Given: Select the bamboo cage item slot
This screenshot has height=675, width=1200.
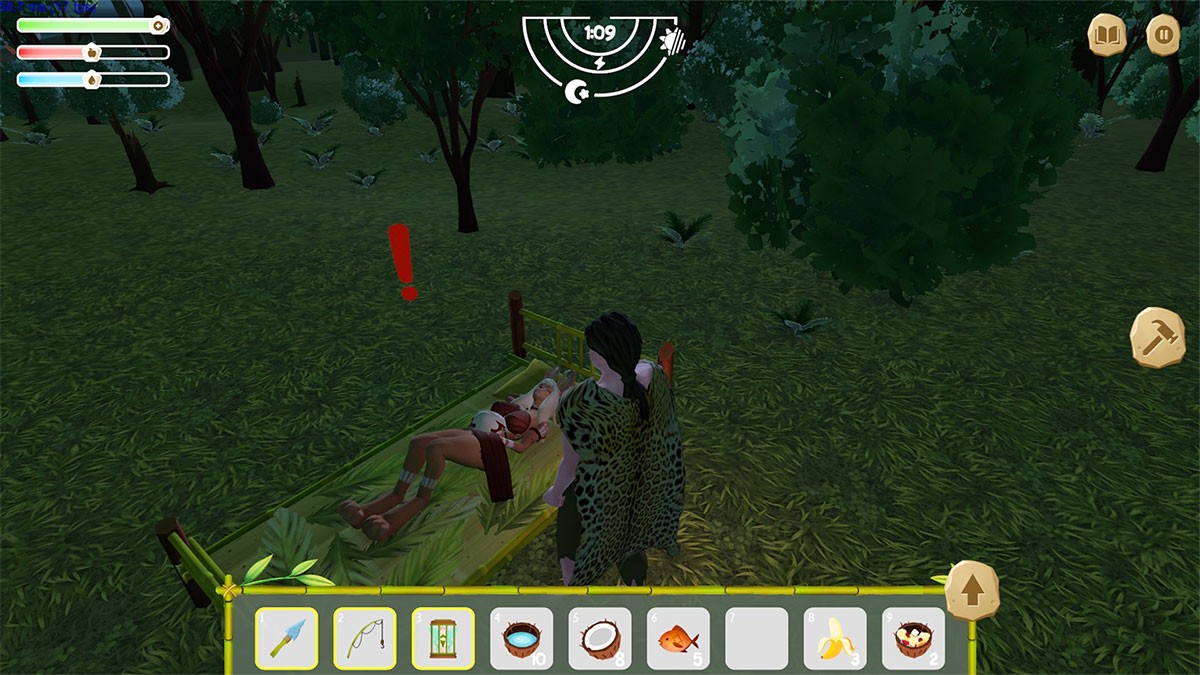Looking at the screenshot, I should [442, 638].
